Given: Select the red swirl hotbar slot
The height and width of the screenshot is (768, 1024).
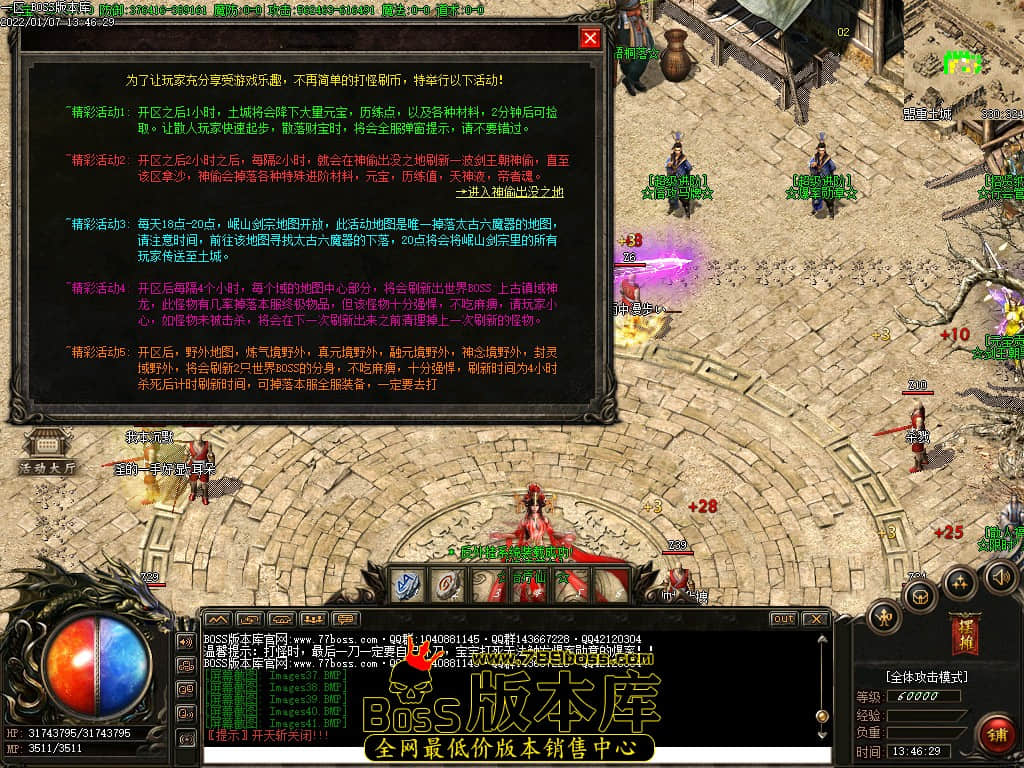Looking at the screenshot, I should coord(448,585).
